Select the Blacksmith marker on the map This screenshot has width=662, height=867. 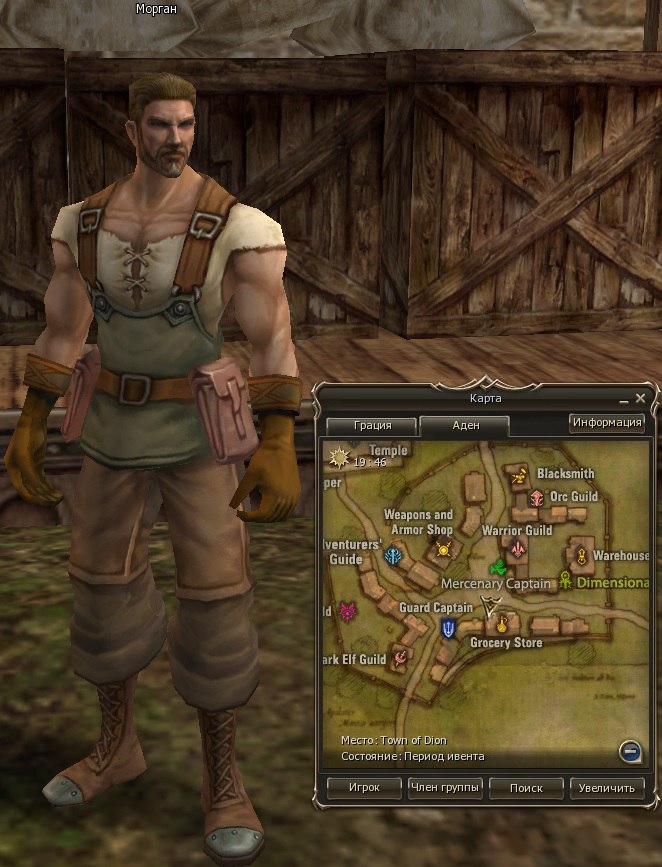519,477
